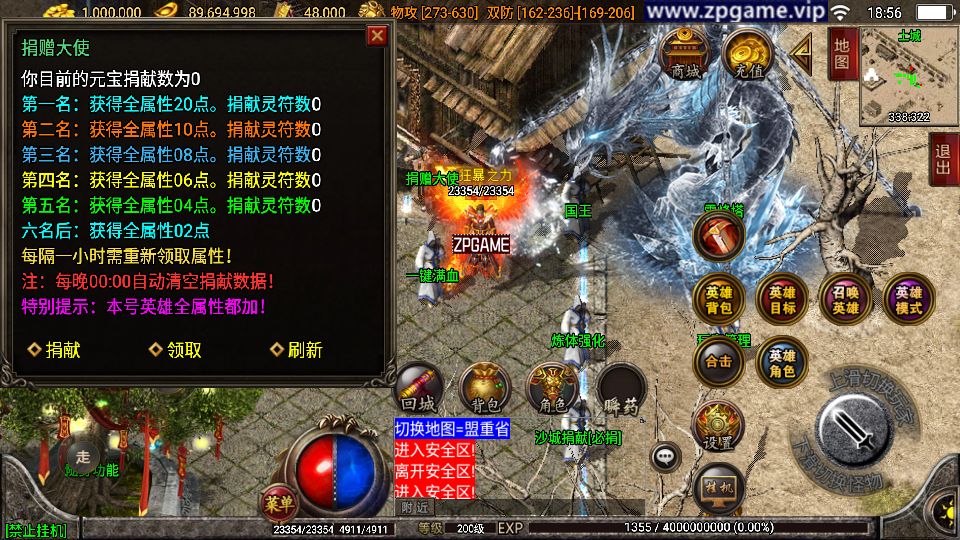Tap the red 退出 exit button

pyautogui.click(x=942, y=158)
